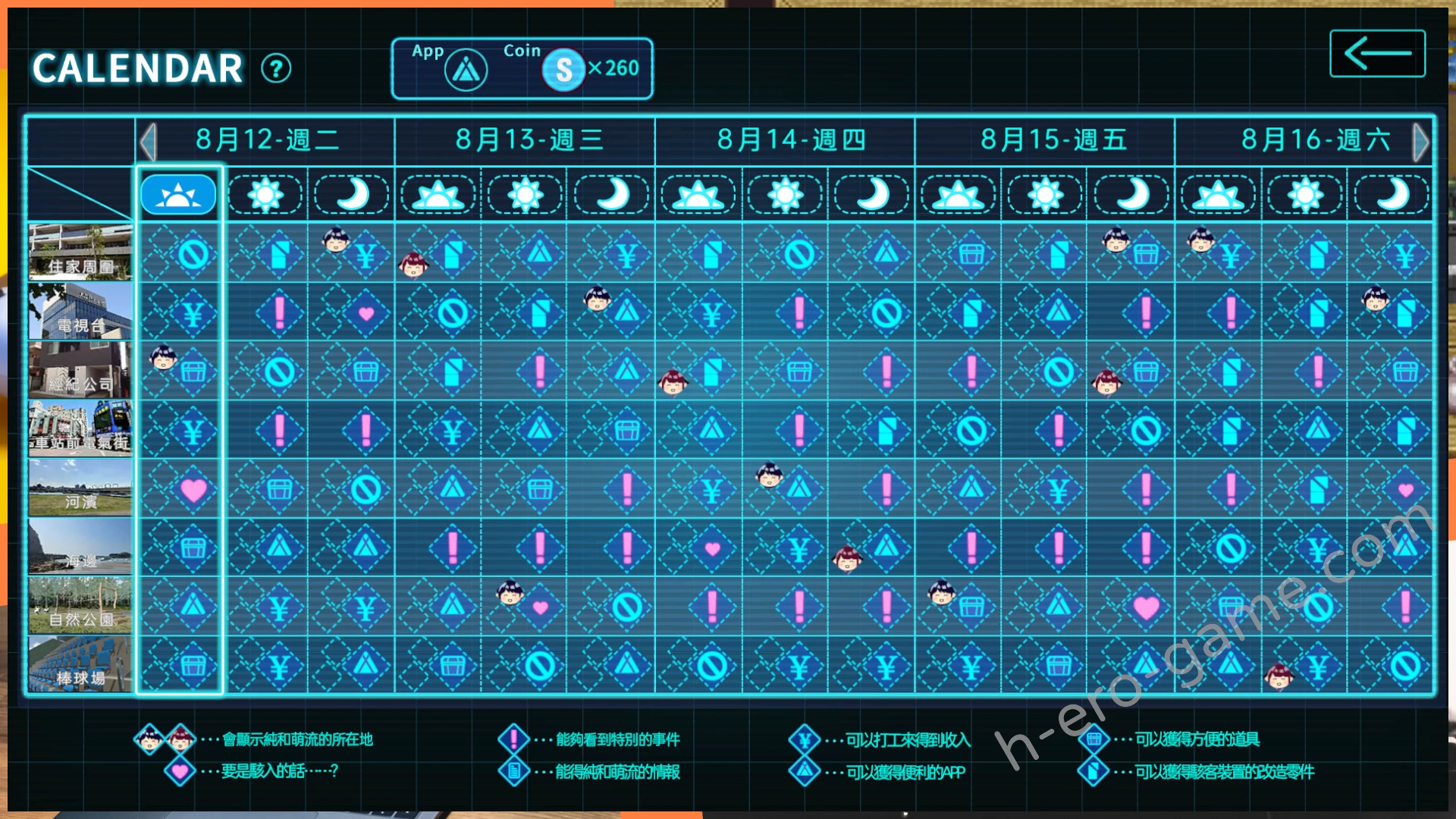Select the highlighted sunrise slot for 8月12

tap(178, 195)
